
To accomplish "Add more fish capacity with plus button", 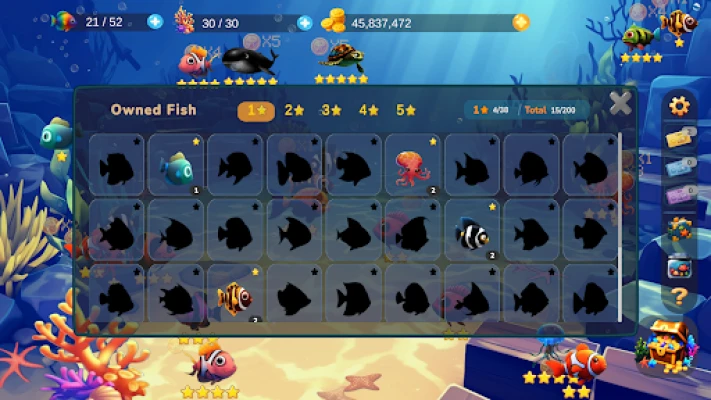I will pos(155,21).
